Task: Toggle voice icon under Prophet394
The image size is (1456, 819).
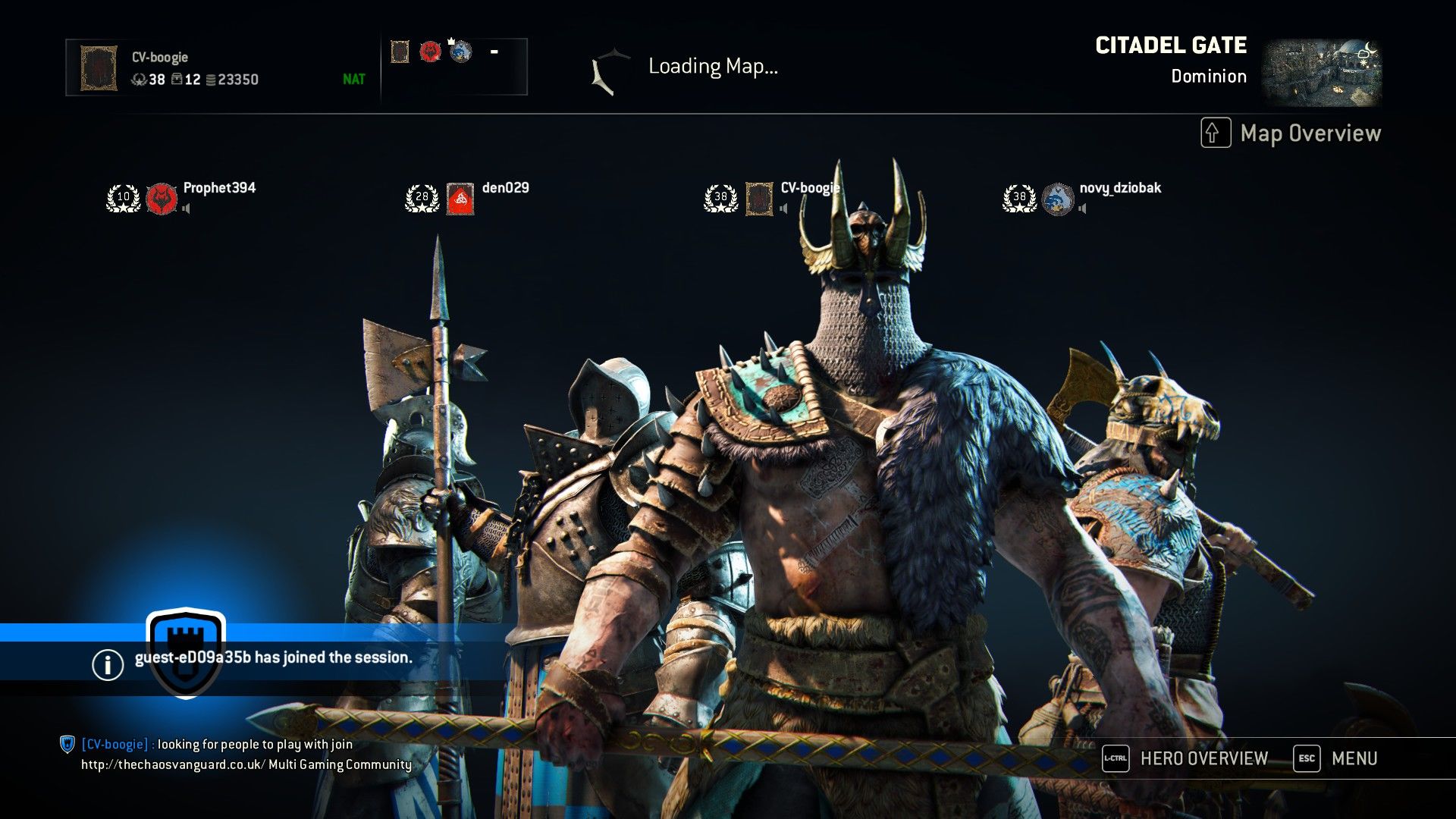Action: coord(187,209)
